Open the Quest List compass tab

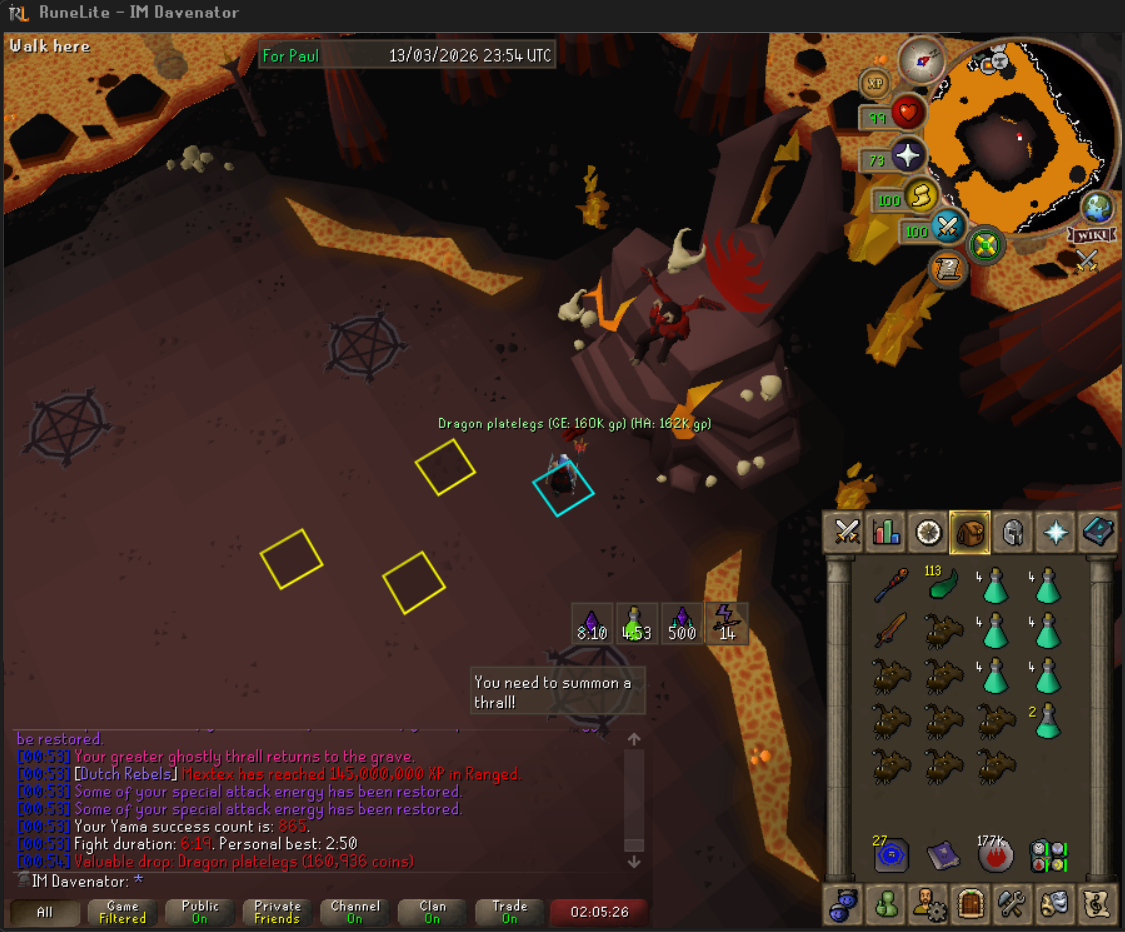click(x=929, y=532)
